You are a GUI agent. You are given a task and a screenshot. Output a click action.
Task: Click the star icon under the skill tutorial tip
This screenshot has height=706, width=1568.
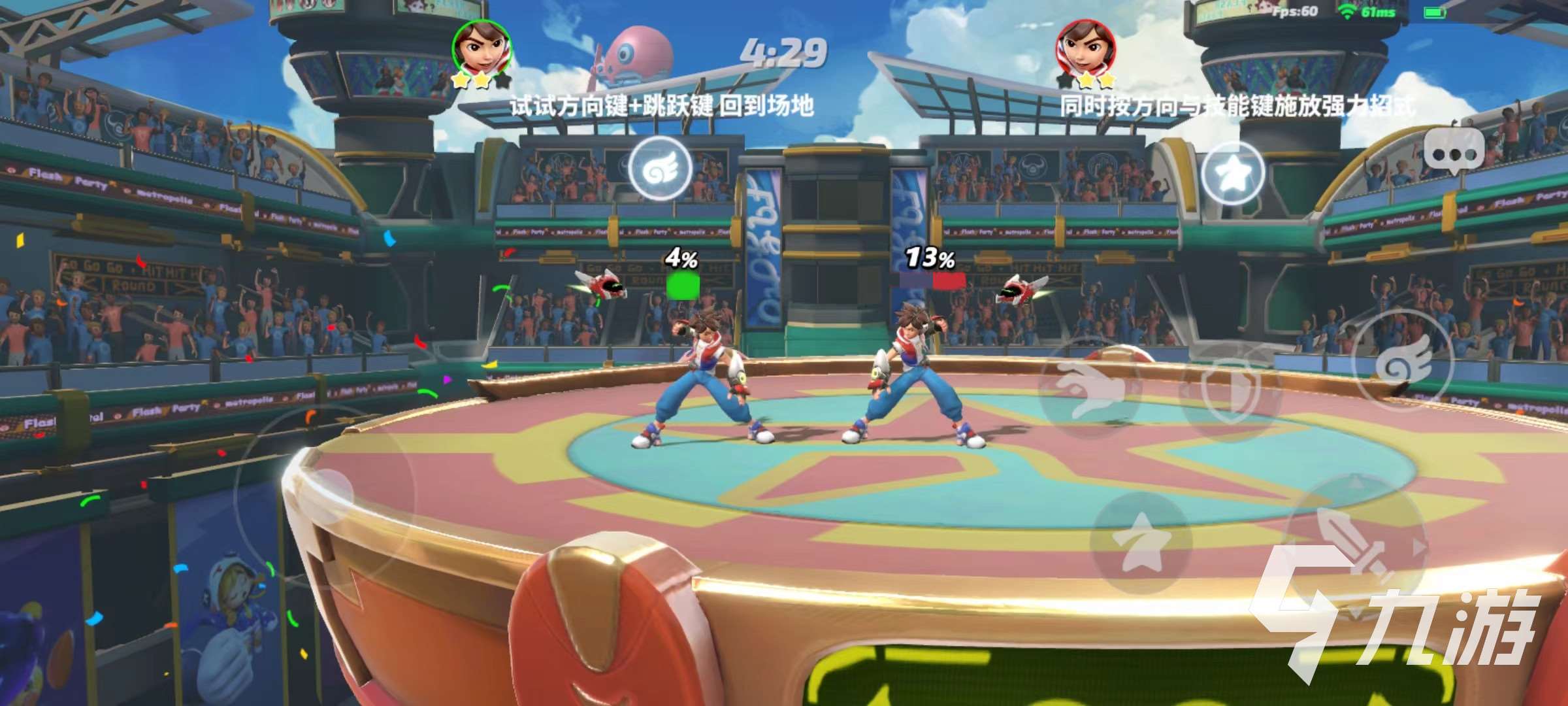pos(1233,173)
